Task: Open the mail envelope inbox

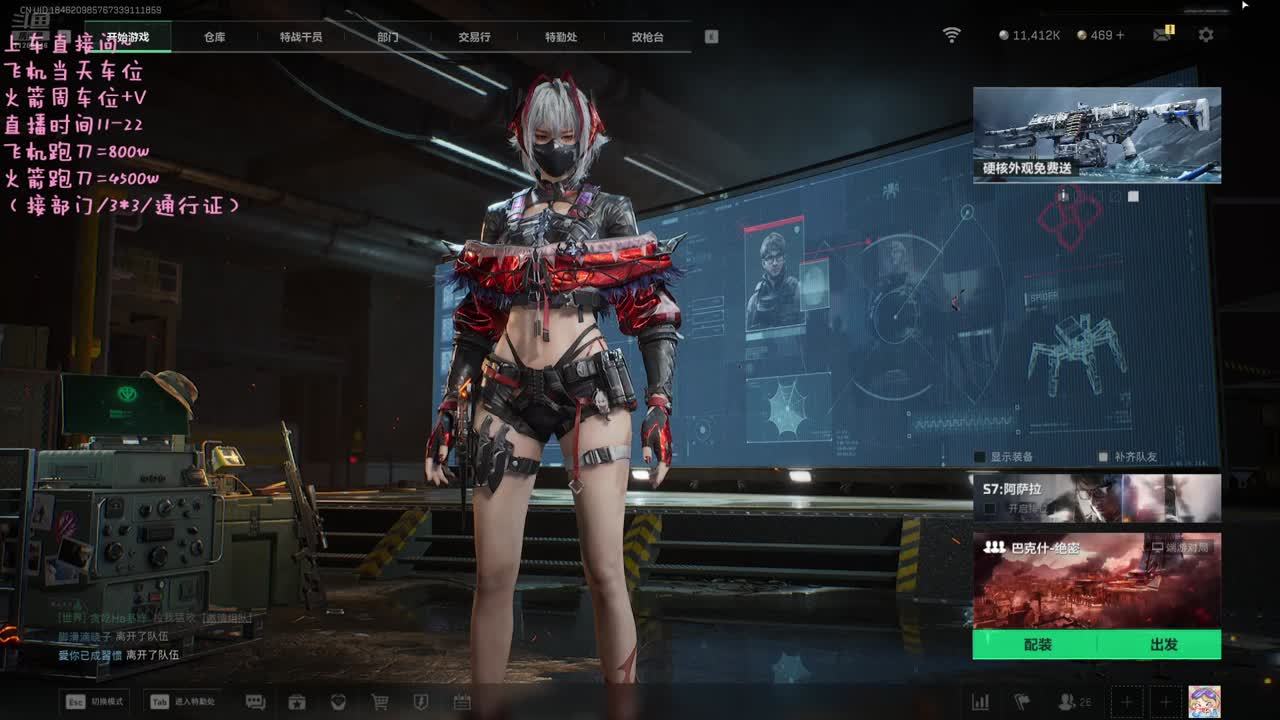Action: tap(1161, 35)
